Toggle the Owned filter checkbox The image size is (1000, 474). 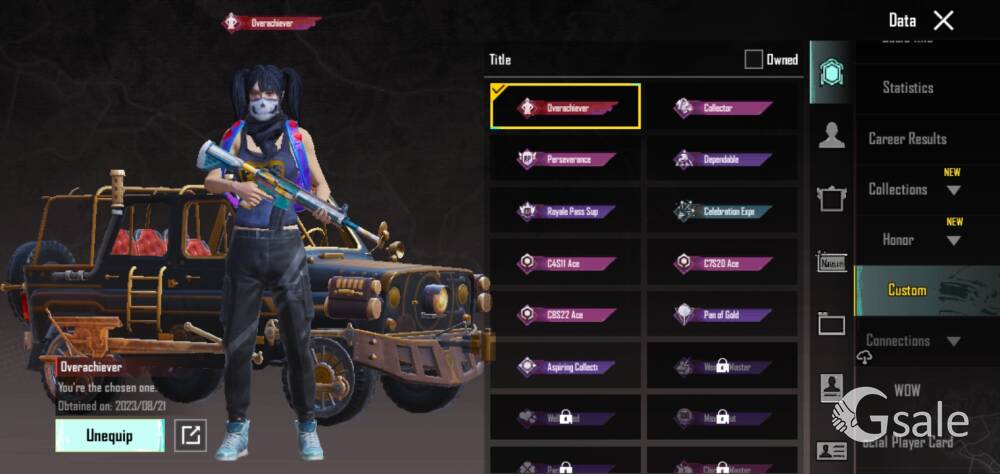click(753, 60)
